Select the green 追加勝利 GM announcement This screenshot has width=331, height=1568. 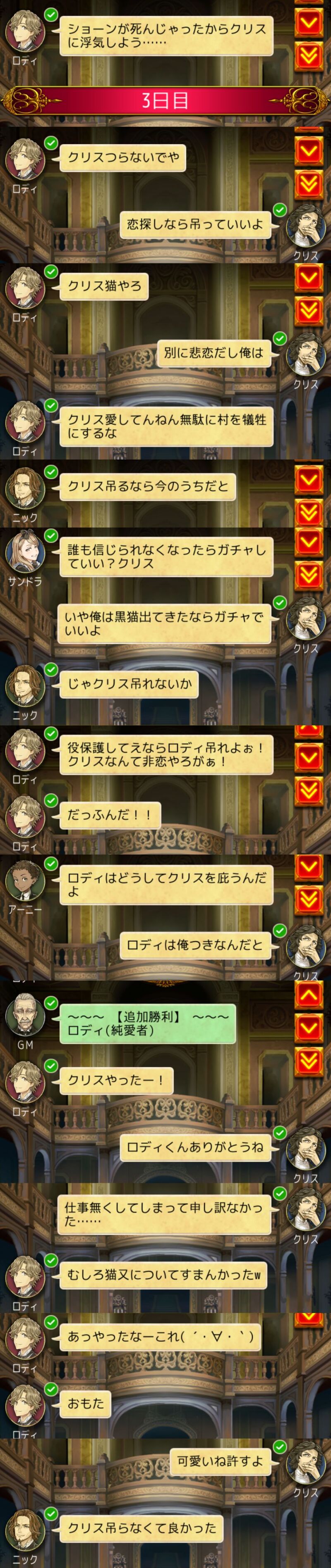pos(148,1023)
